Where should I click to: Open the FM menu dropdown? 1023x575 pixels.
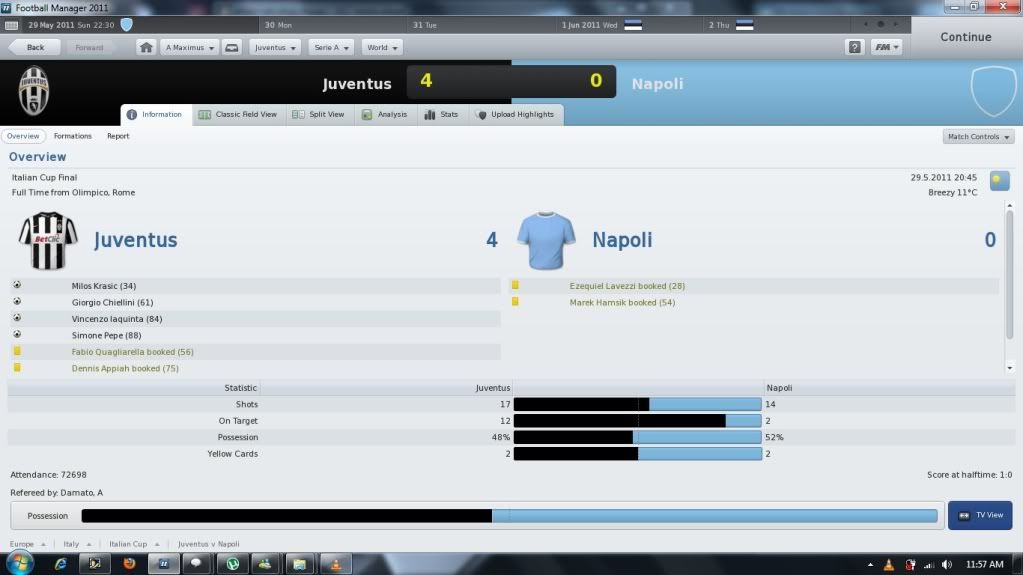[x=886, y=47]
